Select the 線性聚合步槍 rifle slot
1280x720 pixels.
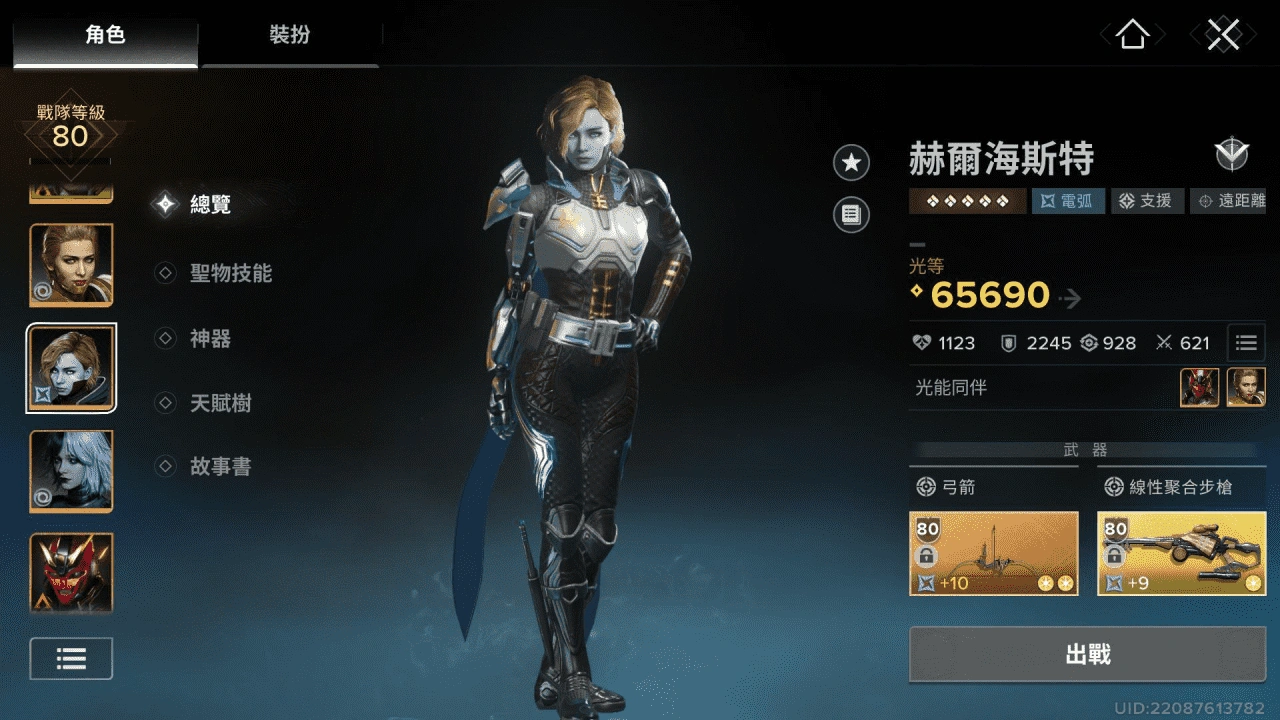1181,553
